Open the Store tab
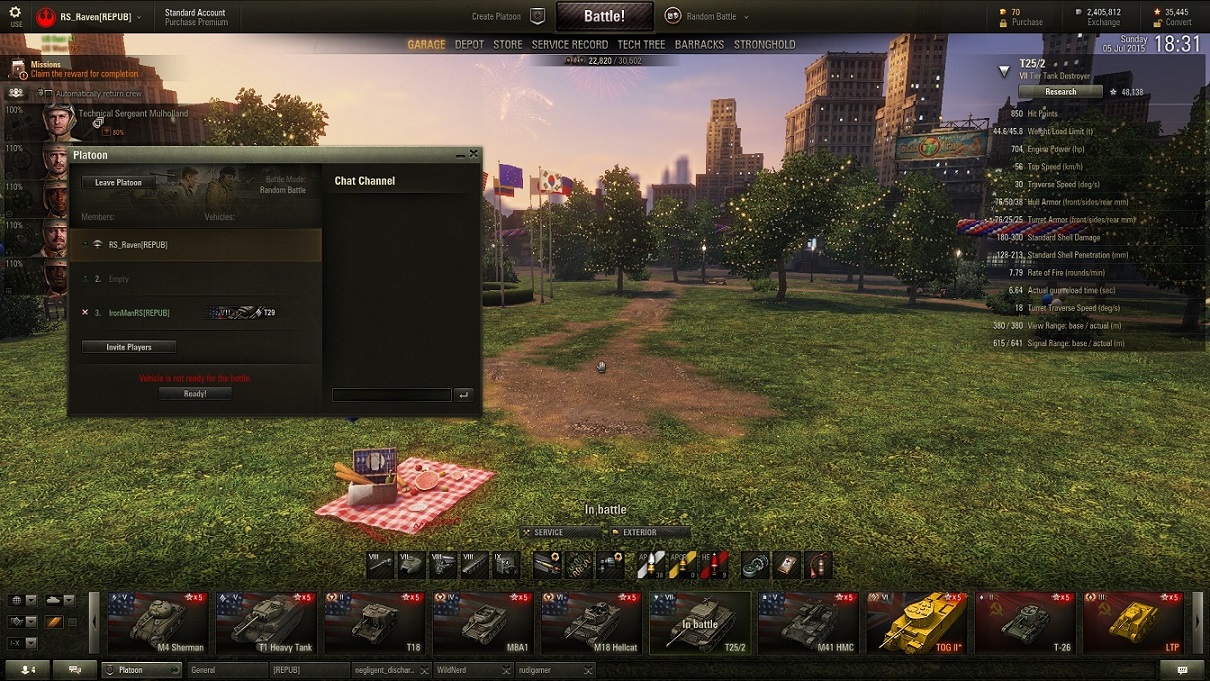The height and width of the screenshot is (681, 1210). point(507,45)
